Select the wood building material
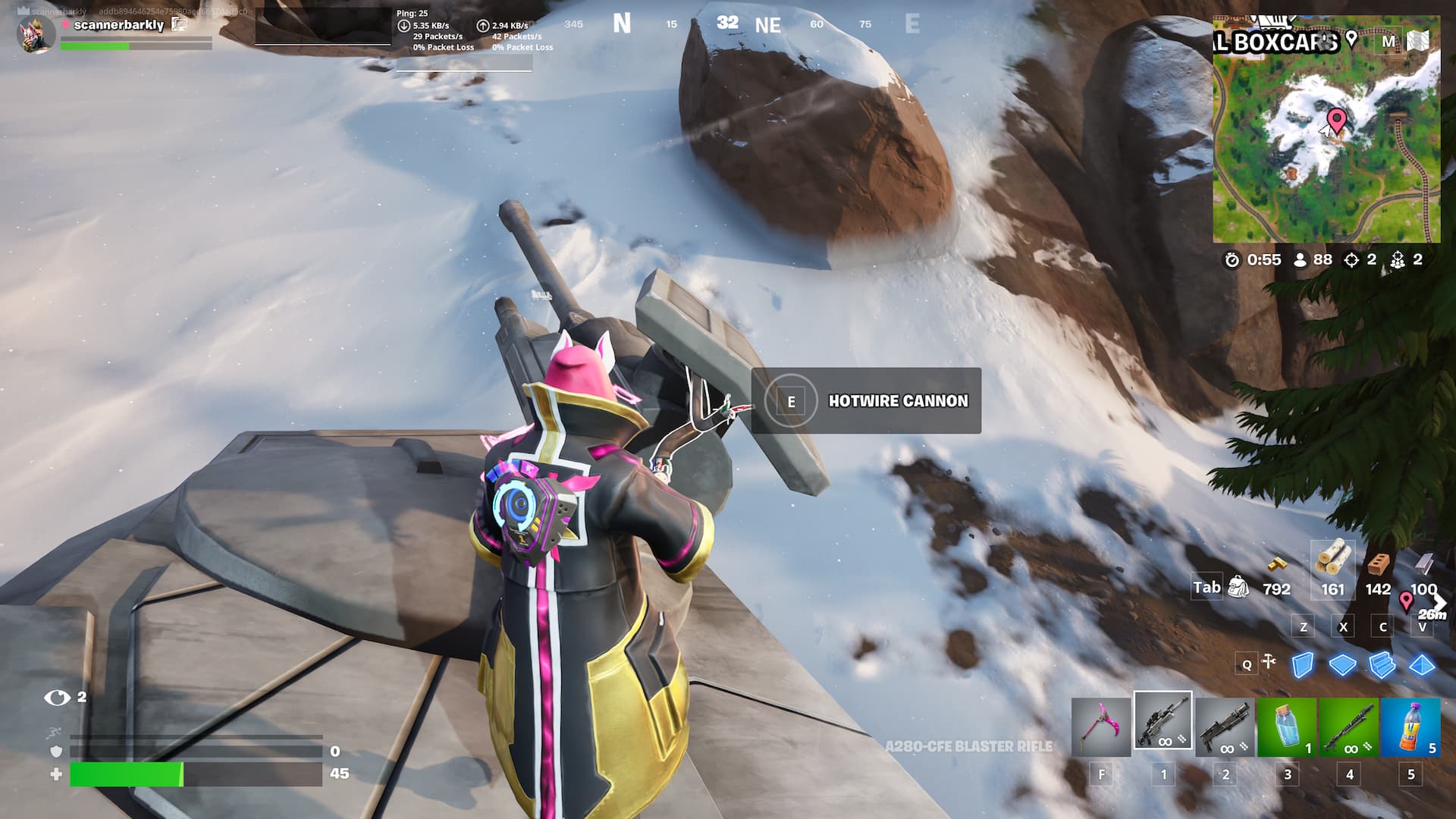 pyautogui.click(x=1332, y=561)
